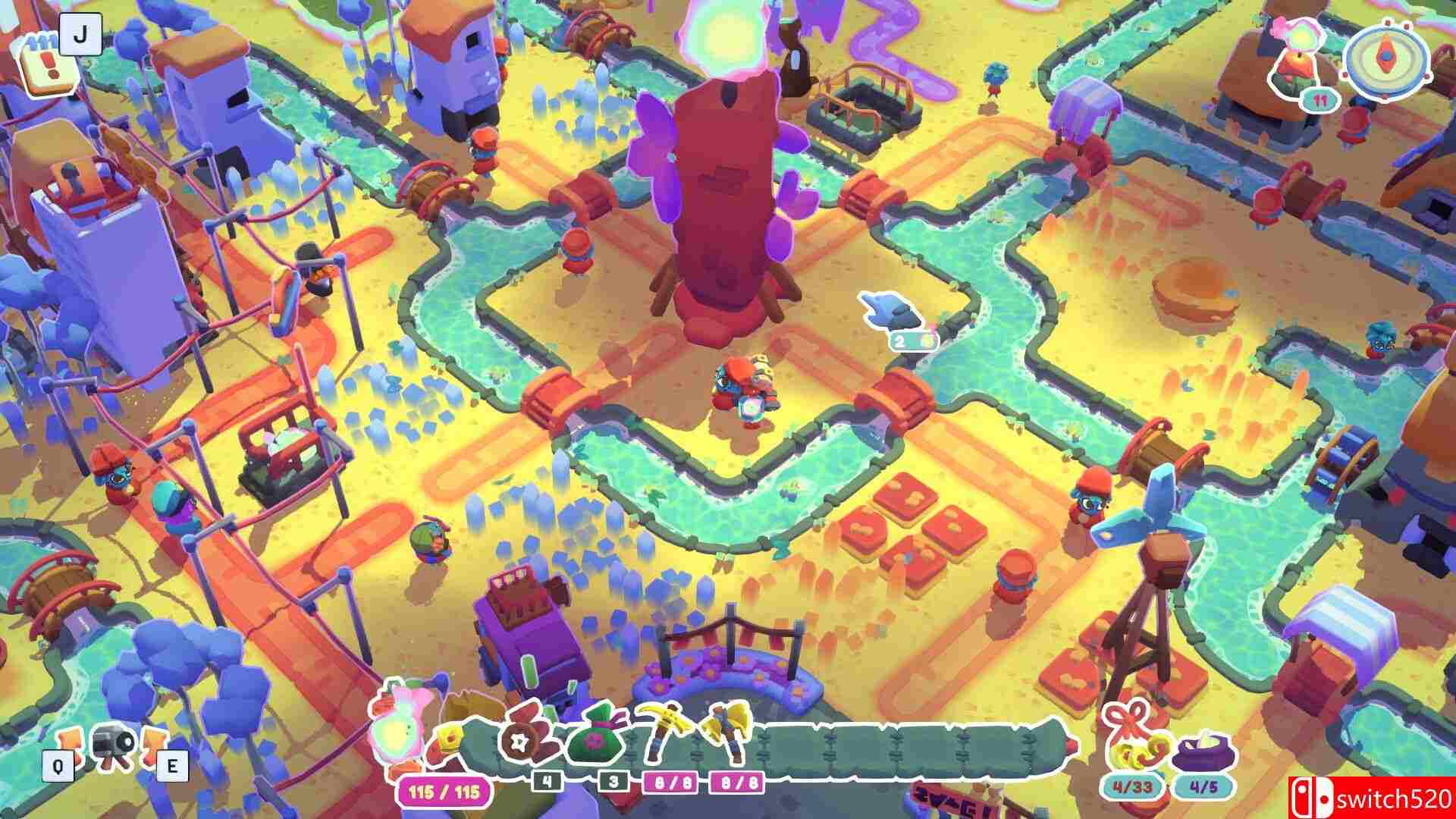The width and height of the screenshot is (1456, 819).
Task: Select the purple basket showing 4/5
Action: pos(1203,752)
